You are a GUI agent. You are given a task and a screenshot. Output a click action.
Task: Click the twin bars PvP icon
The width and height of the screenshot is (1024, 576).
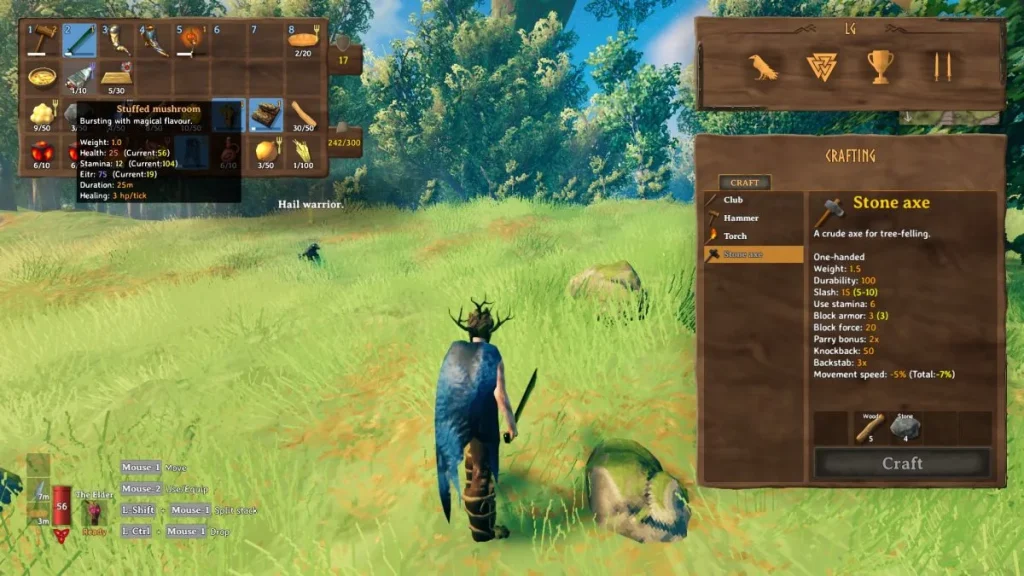pos(938,67)
